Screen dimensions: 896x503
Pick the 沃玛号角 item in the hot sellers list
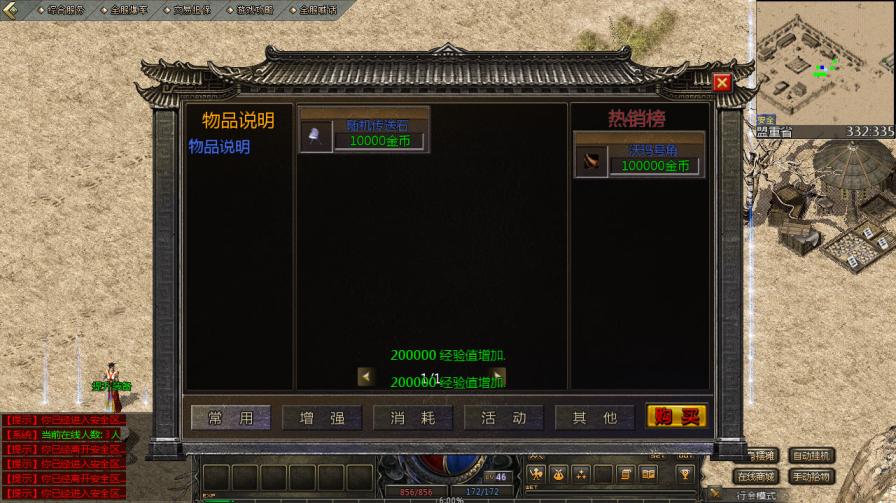pyautogui.click(x=638, y=158)
